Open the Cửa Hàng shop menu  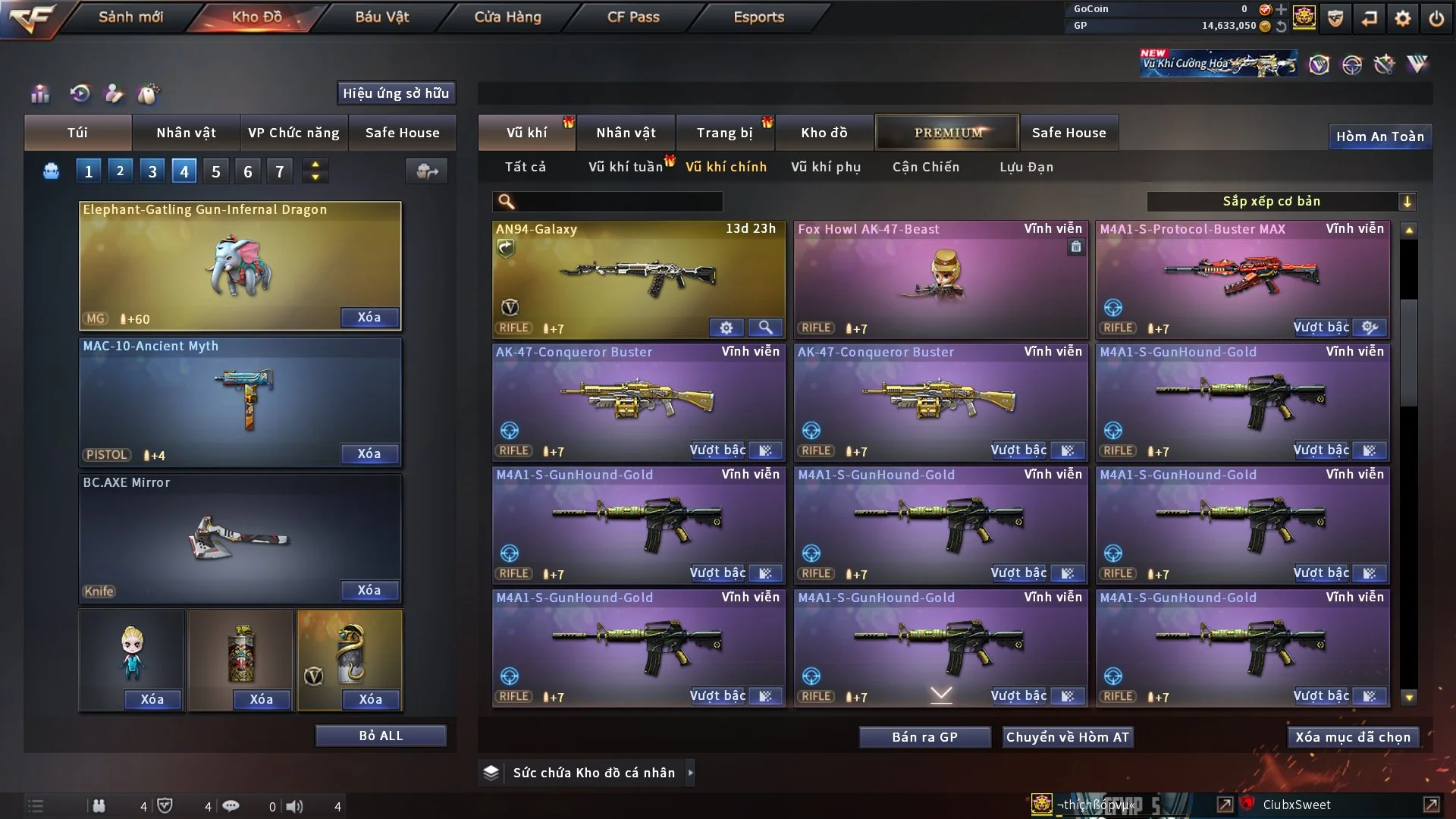tap(507, 17)
